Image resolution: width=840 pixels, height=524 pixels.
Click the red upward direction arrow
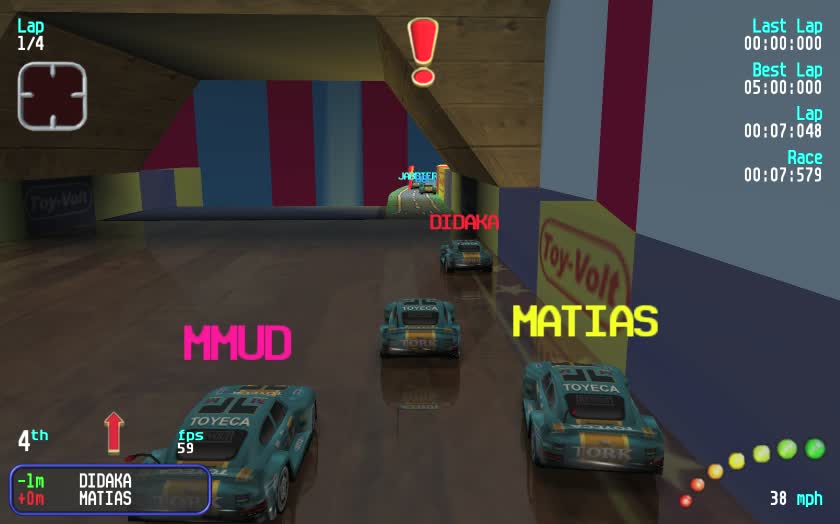tap(114, 432)
